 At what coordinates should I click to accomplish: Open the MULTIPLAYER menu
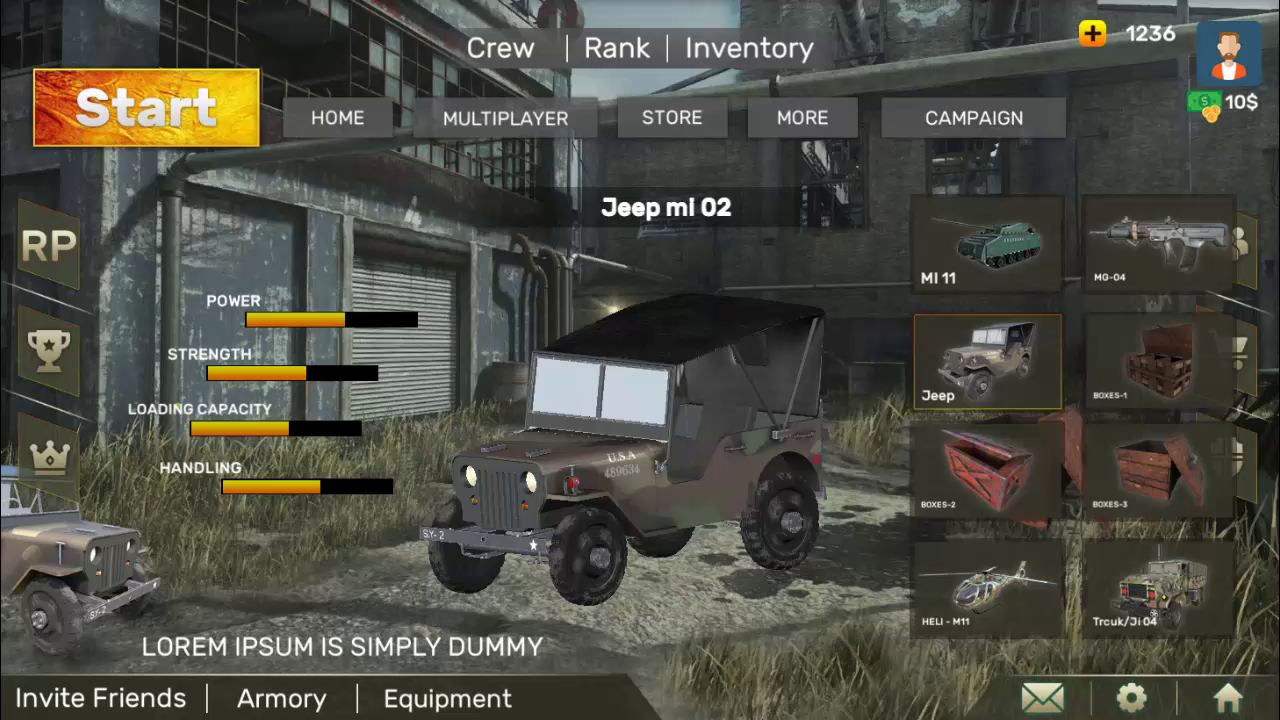505,118
